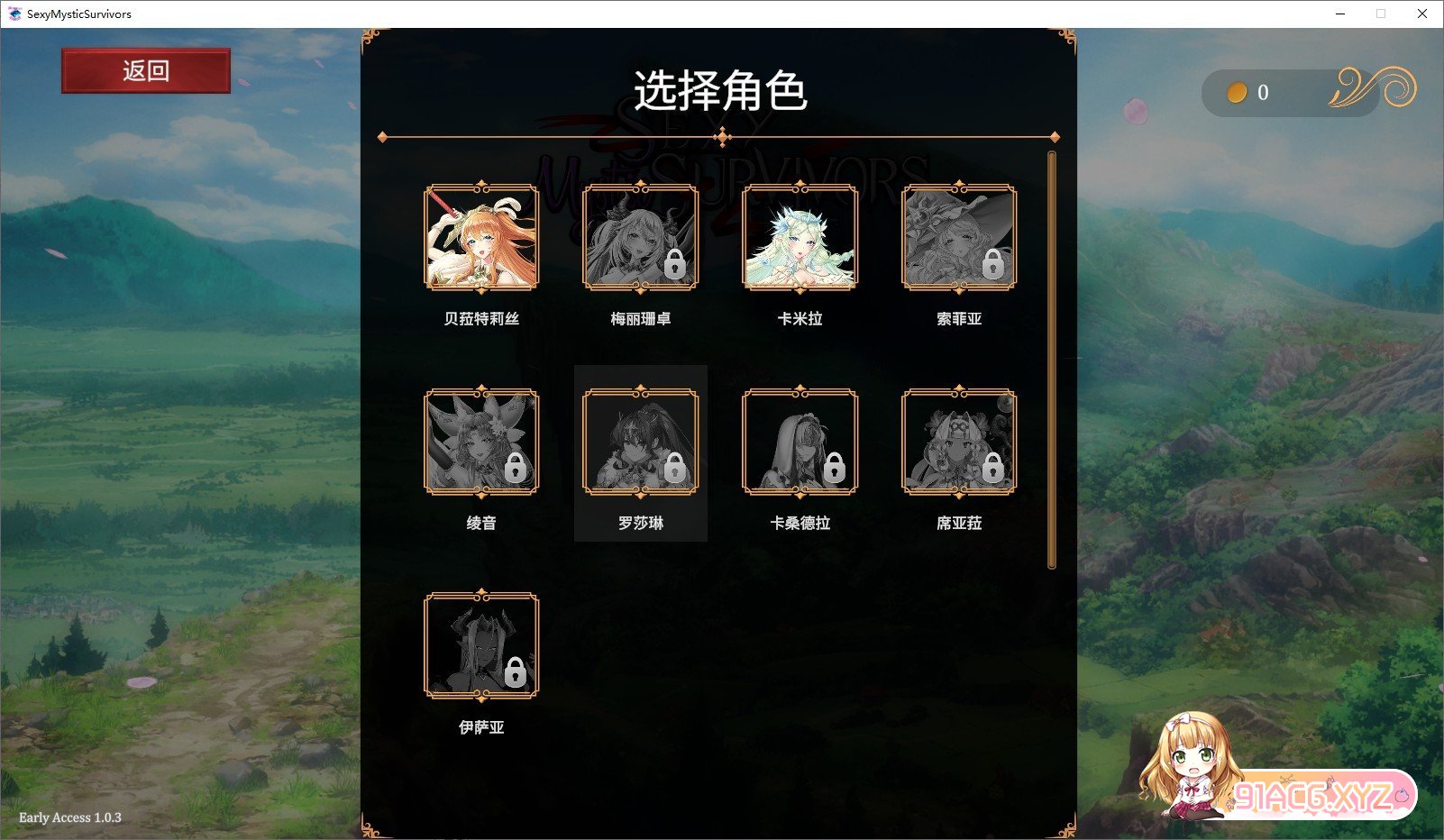Image resolution: width=1444 pixels, height=840 pixels.
Task: Select character 卡米拉
Action: point(800,238)
